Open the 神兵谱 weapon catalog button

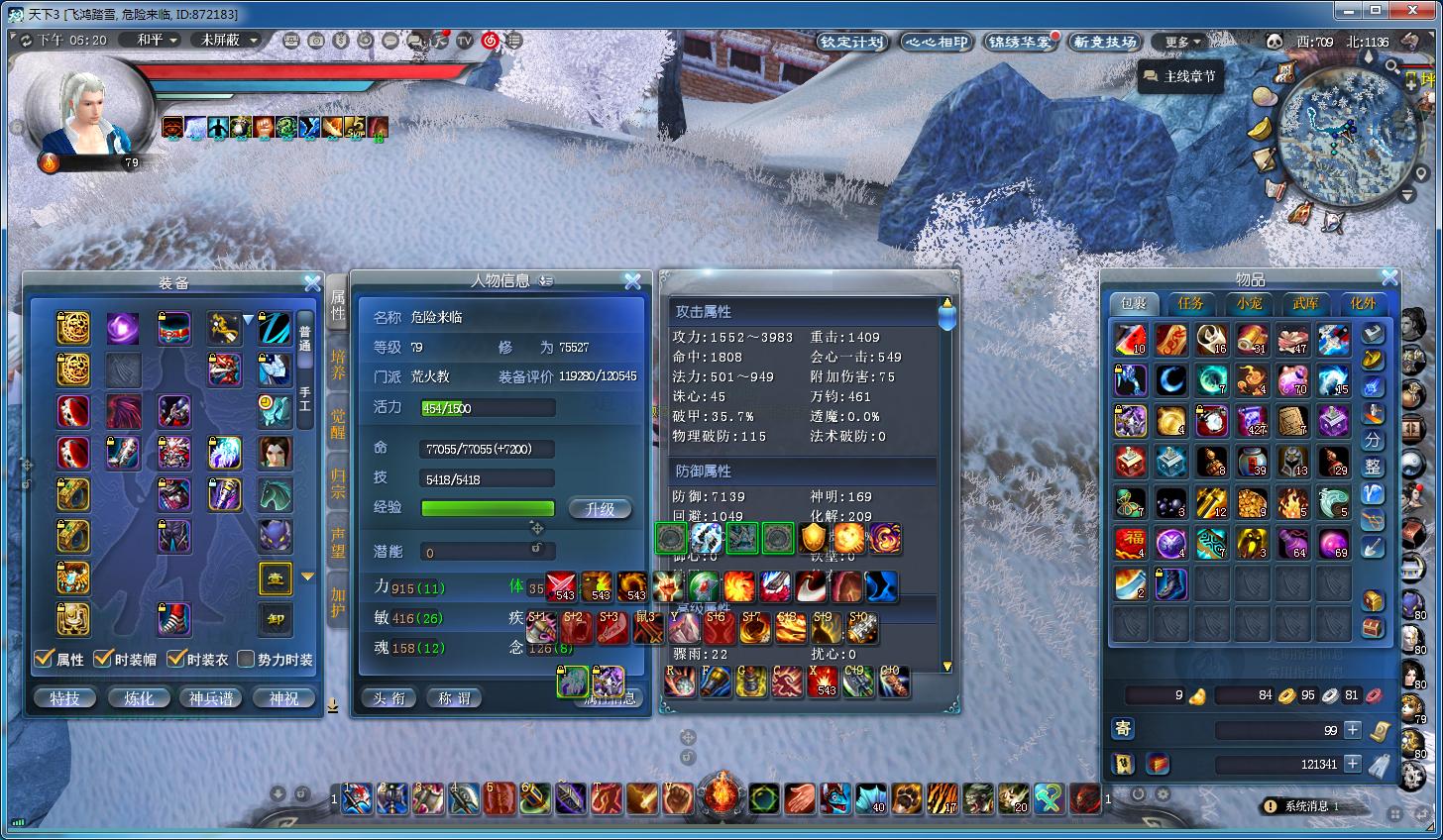[x=211, y=698]
